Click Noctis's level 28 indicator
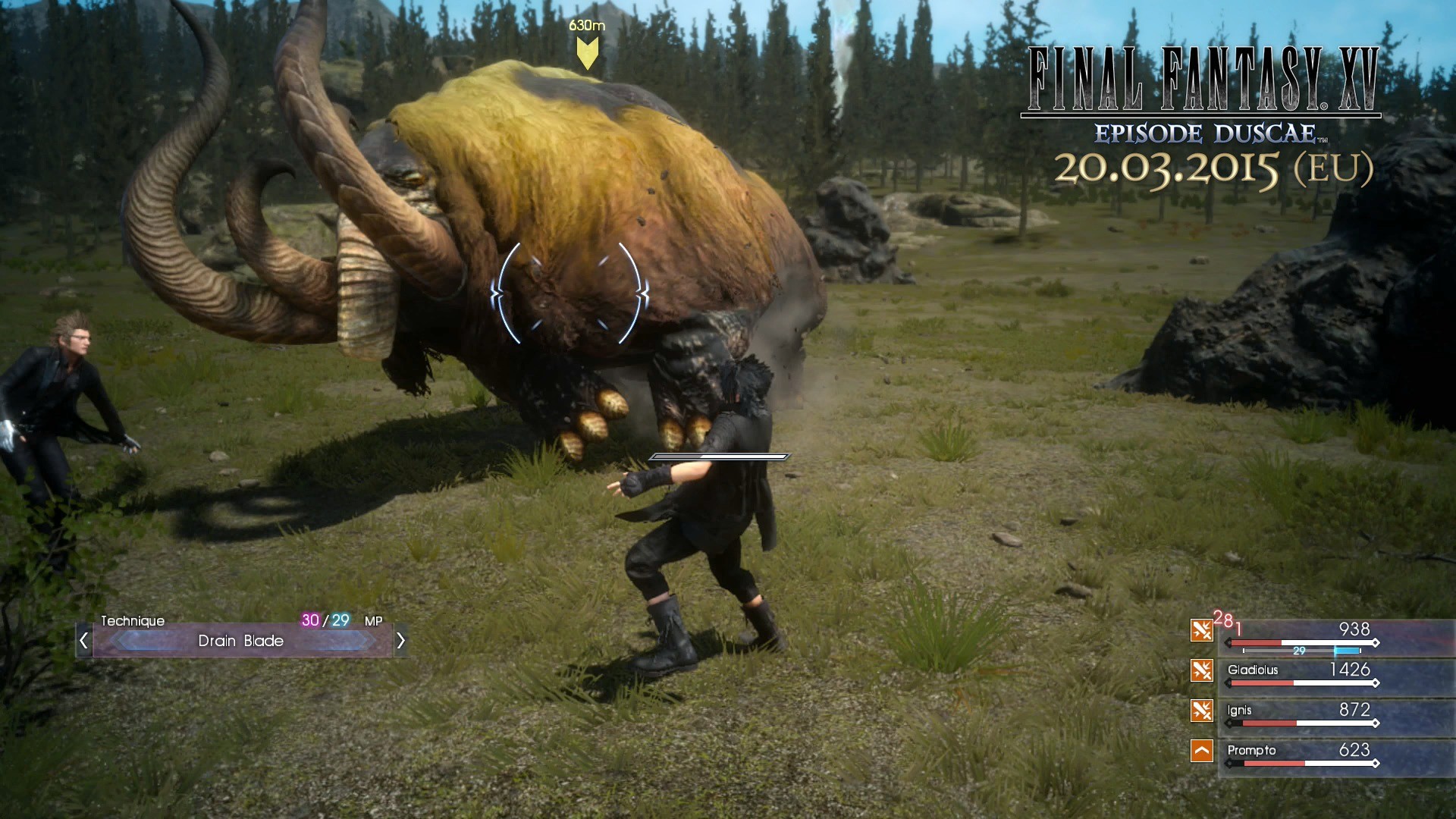This screenshot has width=1456, height=819. point(1224,620)
